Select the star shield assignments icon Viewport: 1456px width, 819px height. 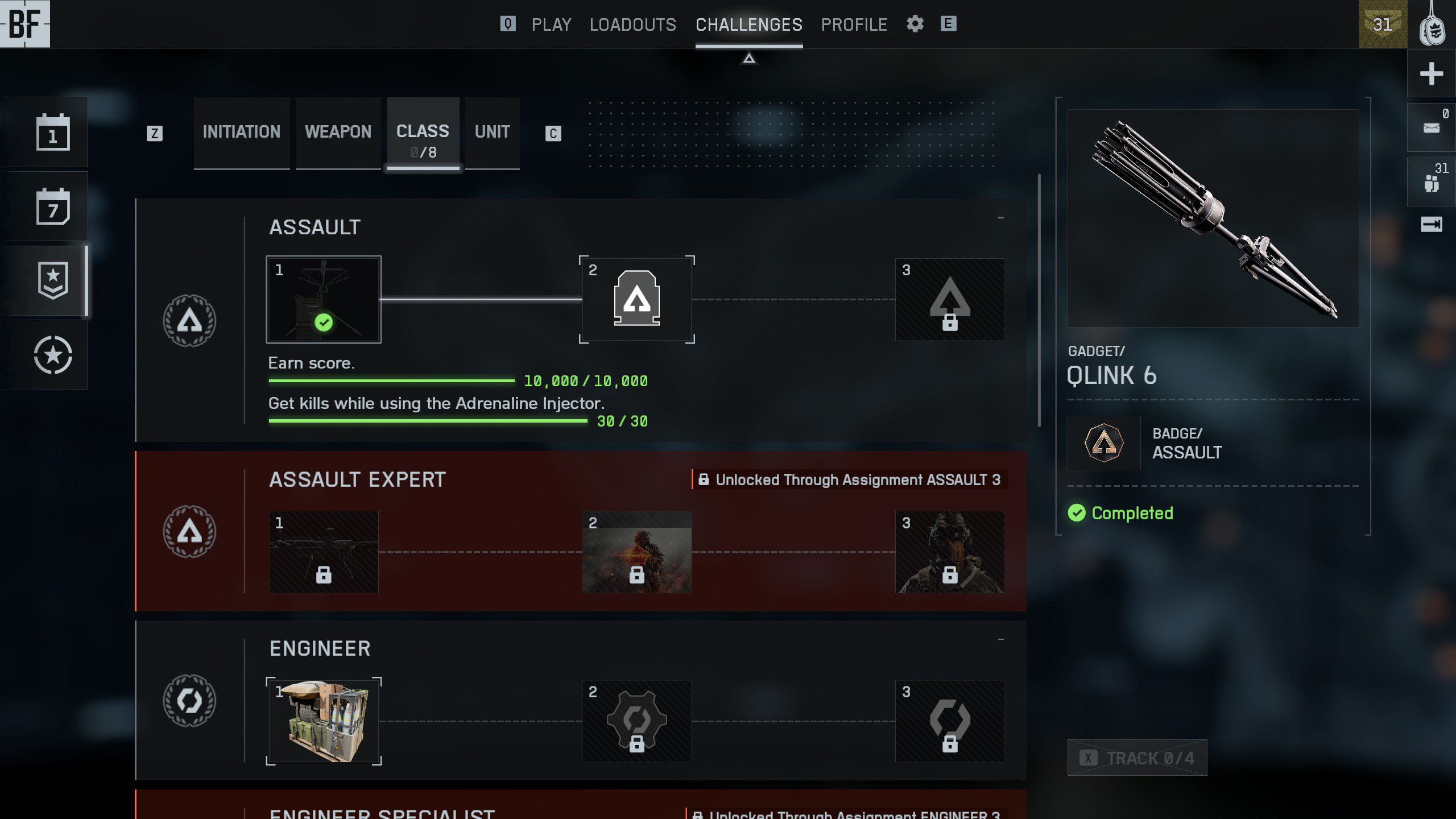pos(53,280)
